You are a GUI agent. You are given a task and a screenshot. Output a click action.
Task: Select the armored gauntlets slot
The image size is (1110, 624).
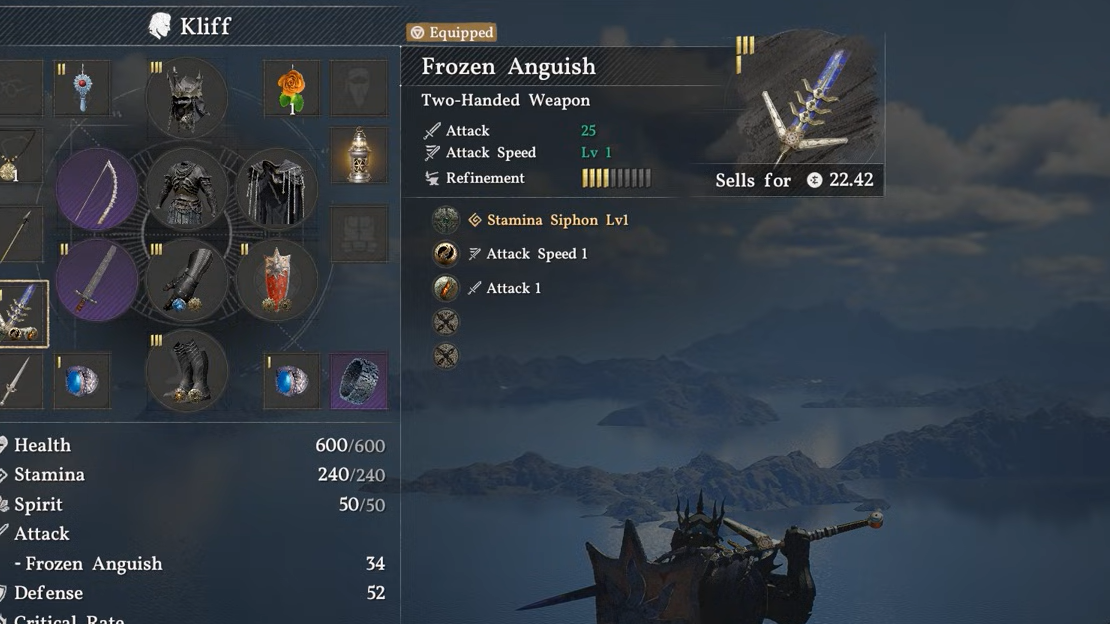pos(186,280)
